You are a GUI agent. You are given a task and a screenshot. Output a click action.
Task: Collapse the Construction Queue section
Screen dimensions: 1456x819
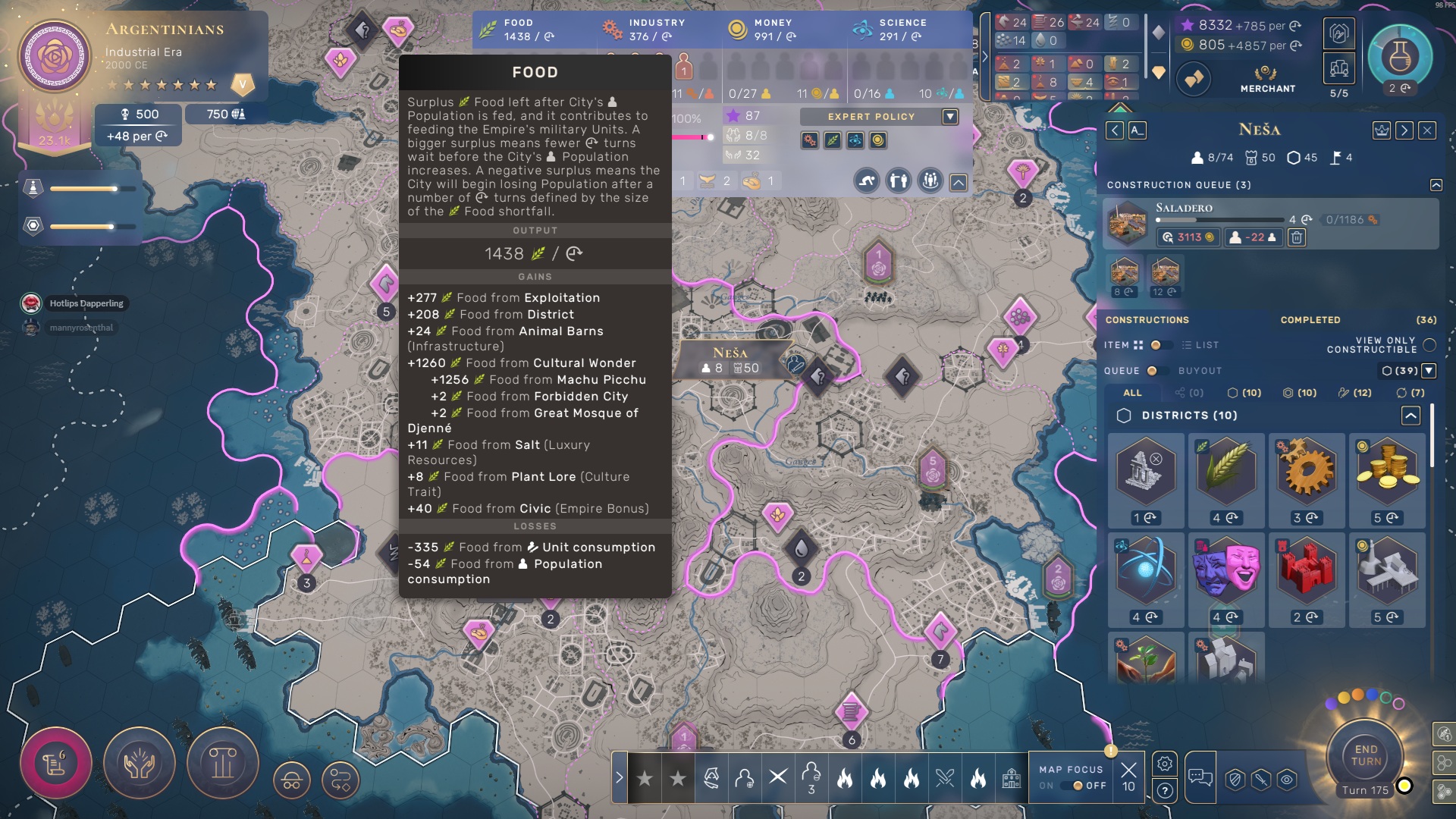[x=1436, y=185]
